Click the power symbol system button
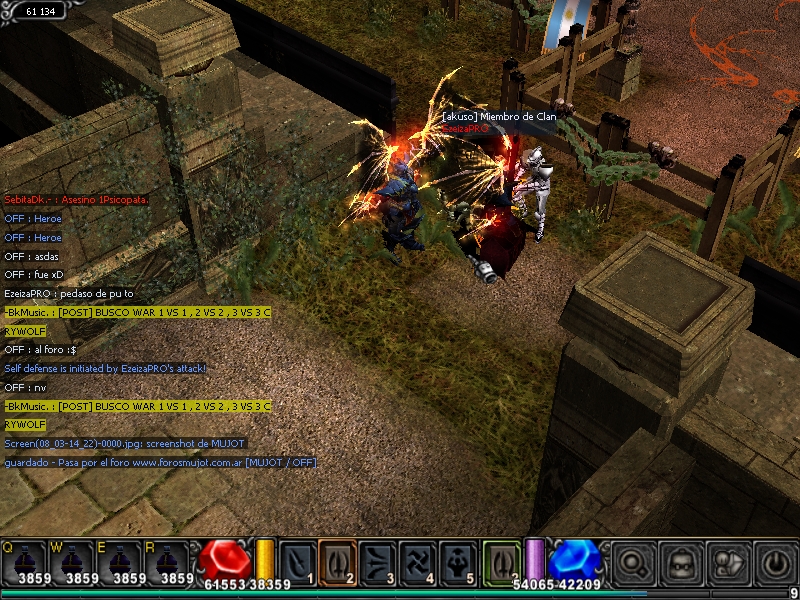Image resolution: width=800 pixels, height=600 pixels. pyautogui.click(x=774, y=562)
